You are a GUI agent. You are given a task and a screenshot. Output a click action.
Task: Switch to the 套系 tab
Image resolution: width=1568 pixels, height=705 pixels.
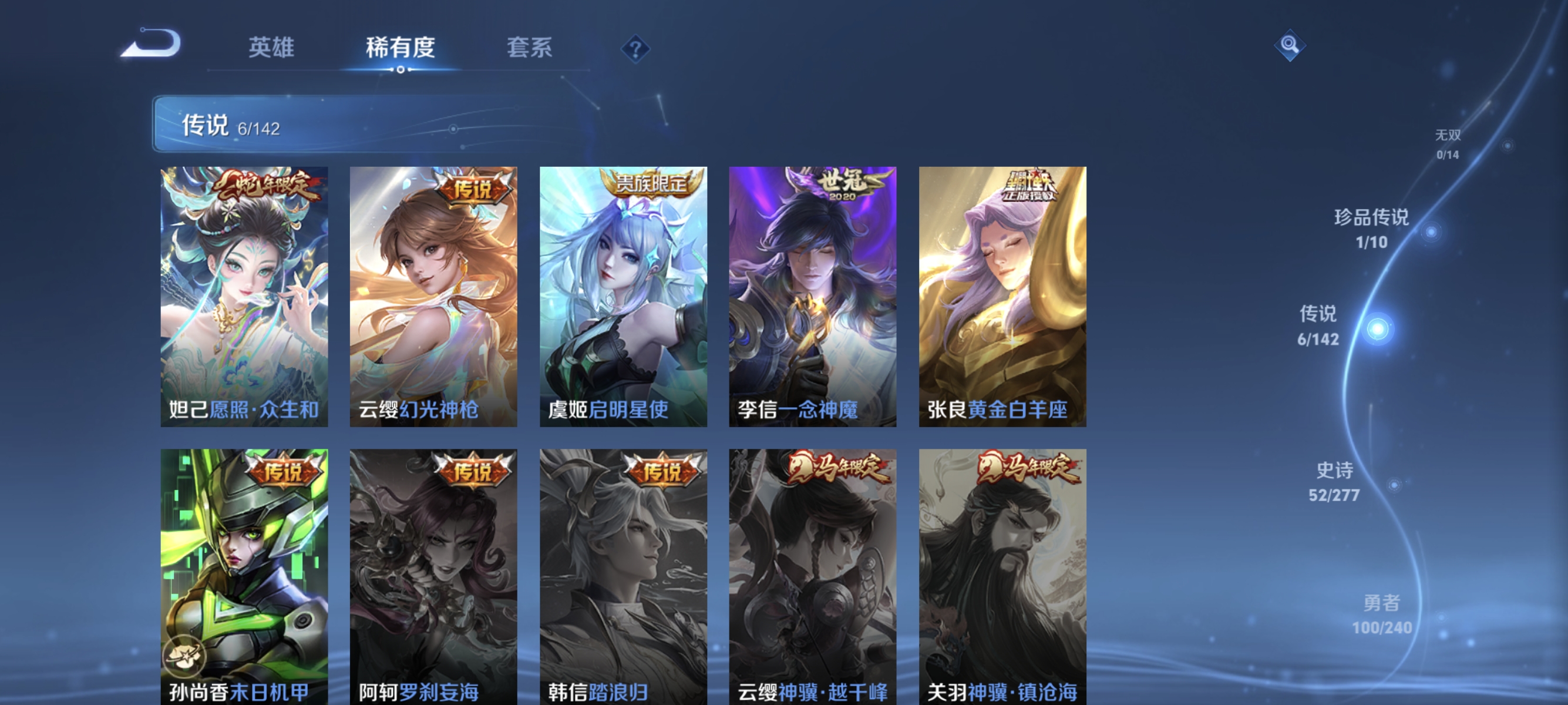pos(529,49)
